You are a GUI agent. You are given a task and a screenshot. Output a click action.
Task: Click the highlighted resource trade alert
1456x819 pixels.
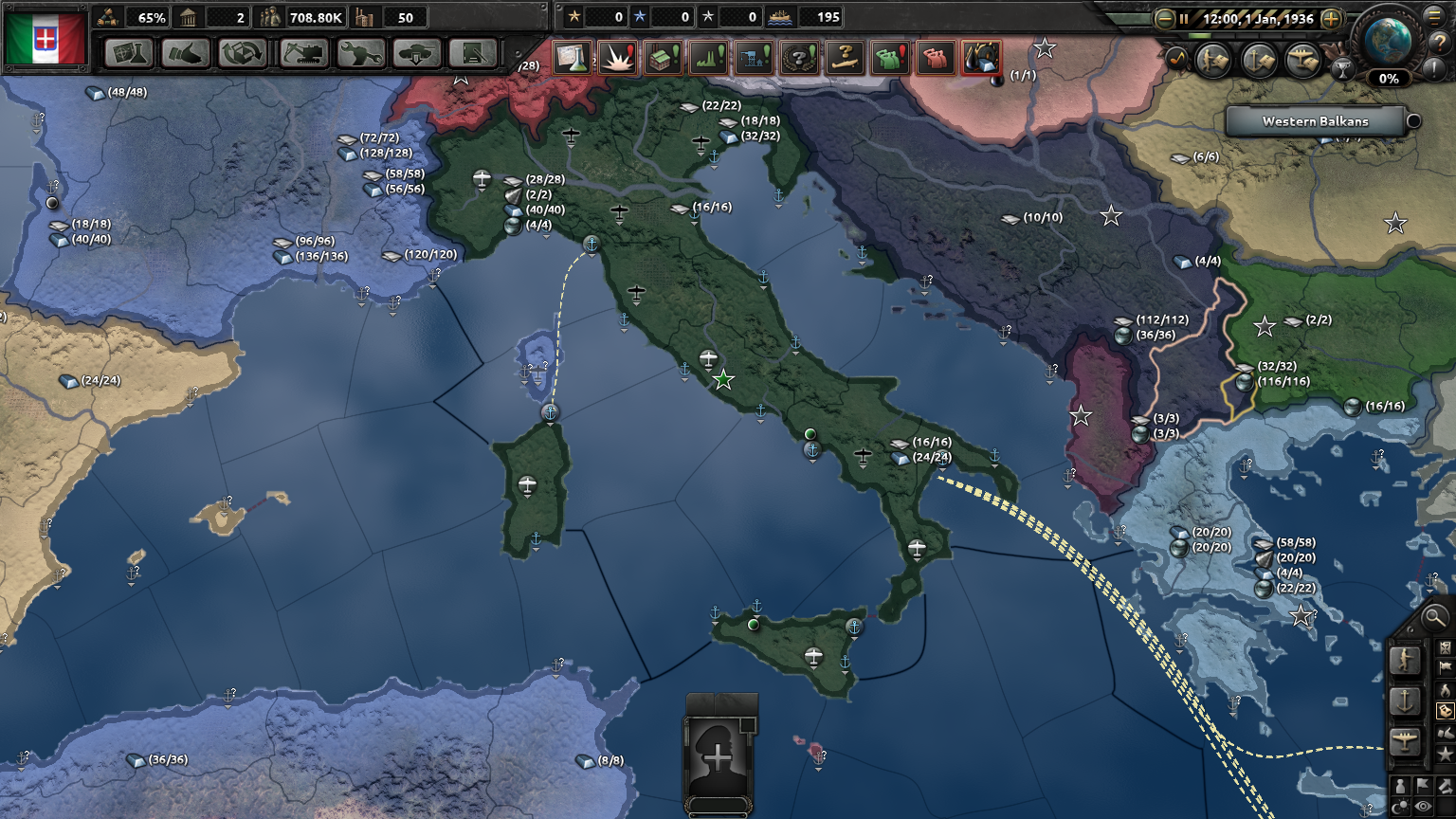pyautogui.click(x=979, y=59)
